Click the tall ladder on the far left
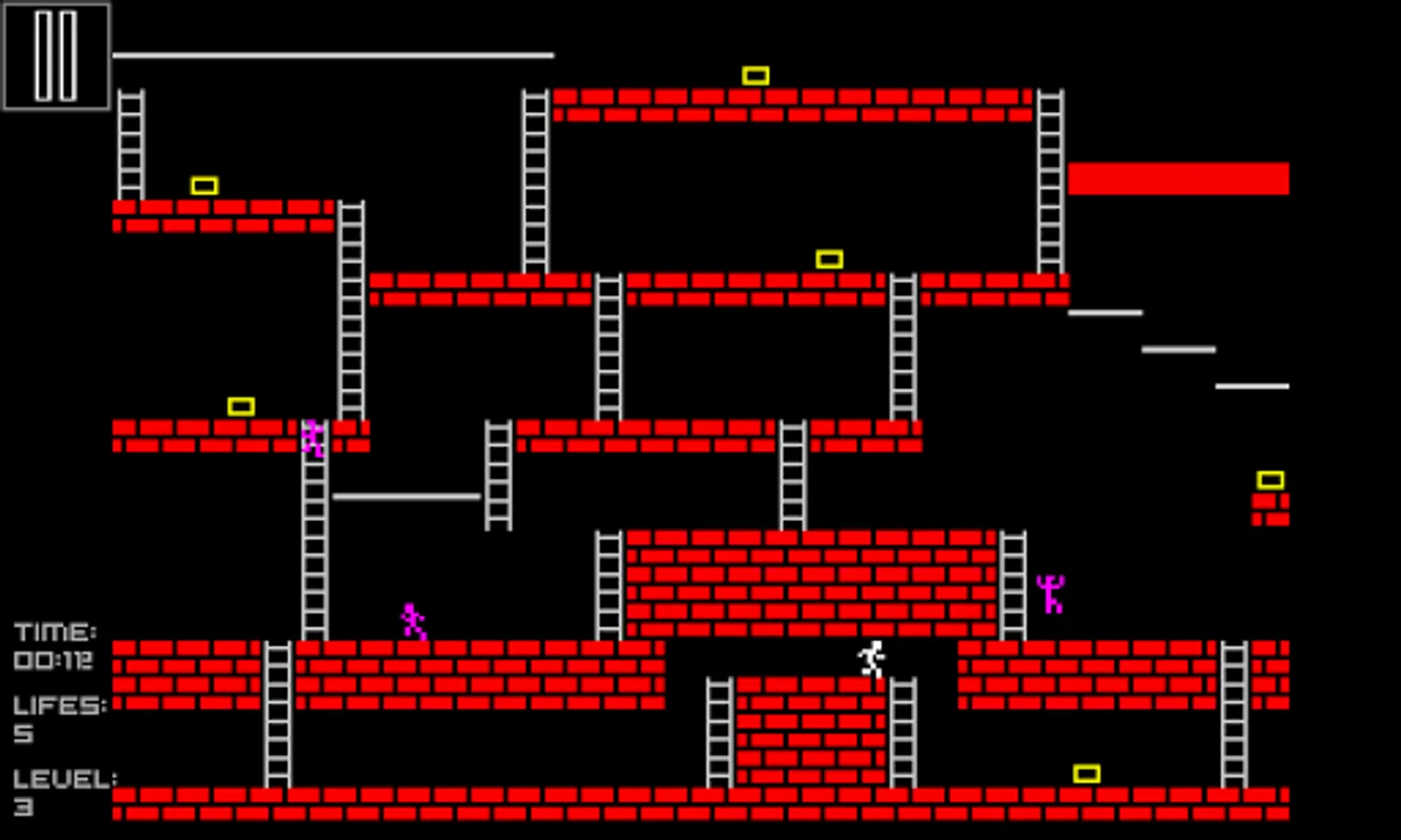This screenshot has height=840, width=1401. (130, 145)
